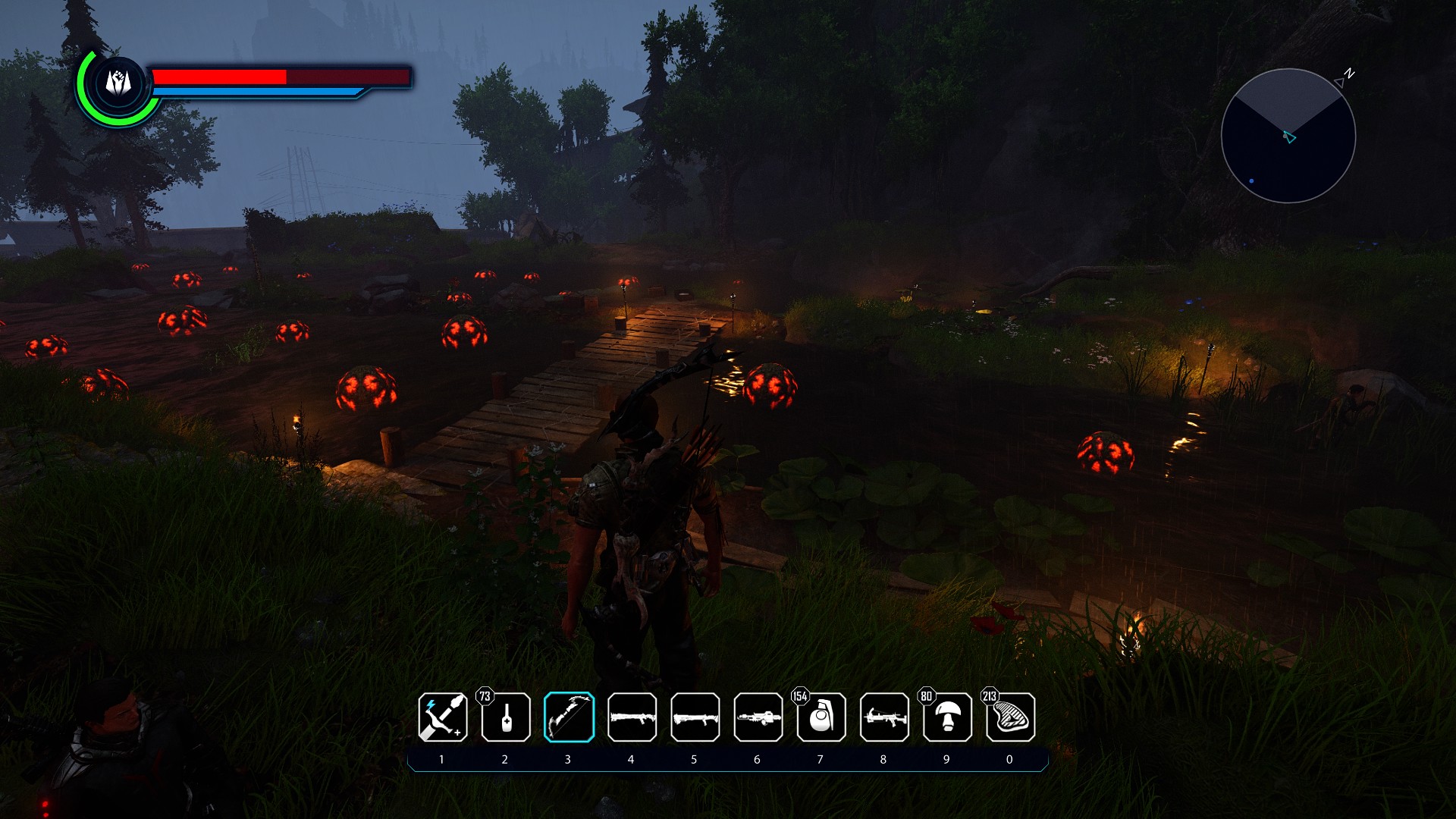Choose the scoped rifle in slot 6
This screenshot has height=819, width=1456.
pos(758,717)
